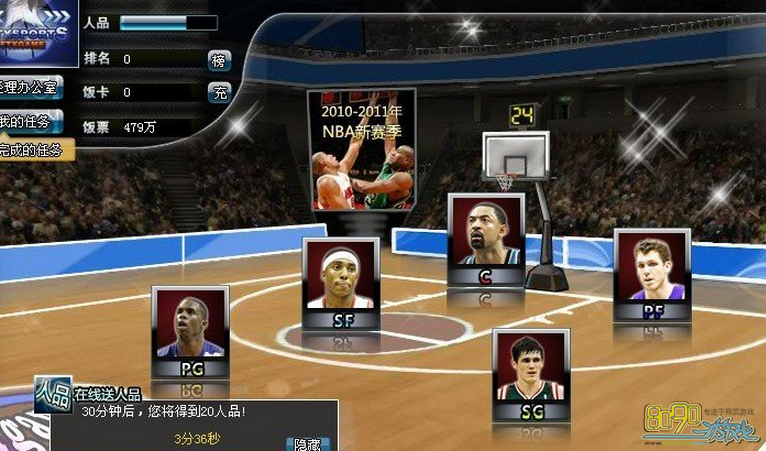
Task: Choose the SG player card
Action: pyautogui.click(x=530, y=375)
